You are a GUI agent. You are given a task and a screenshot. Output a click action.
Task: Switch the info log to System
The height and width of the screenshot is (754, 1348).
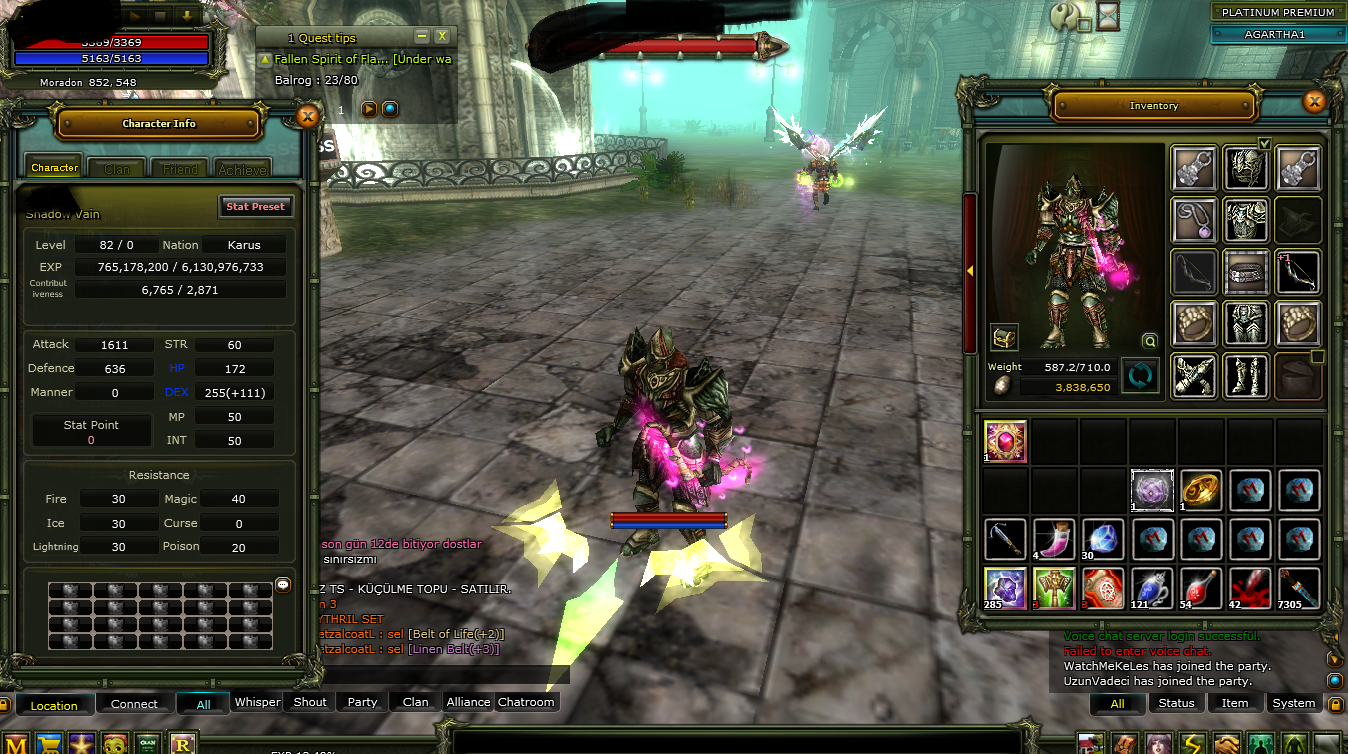(x=1294, y=703)
